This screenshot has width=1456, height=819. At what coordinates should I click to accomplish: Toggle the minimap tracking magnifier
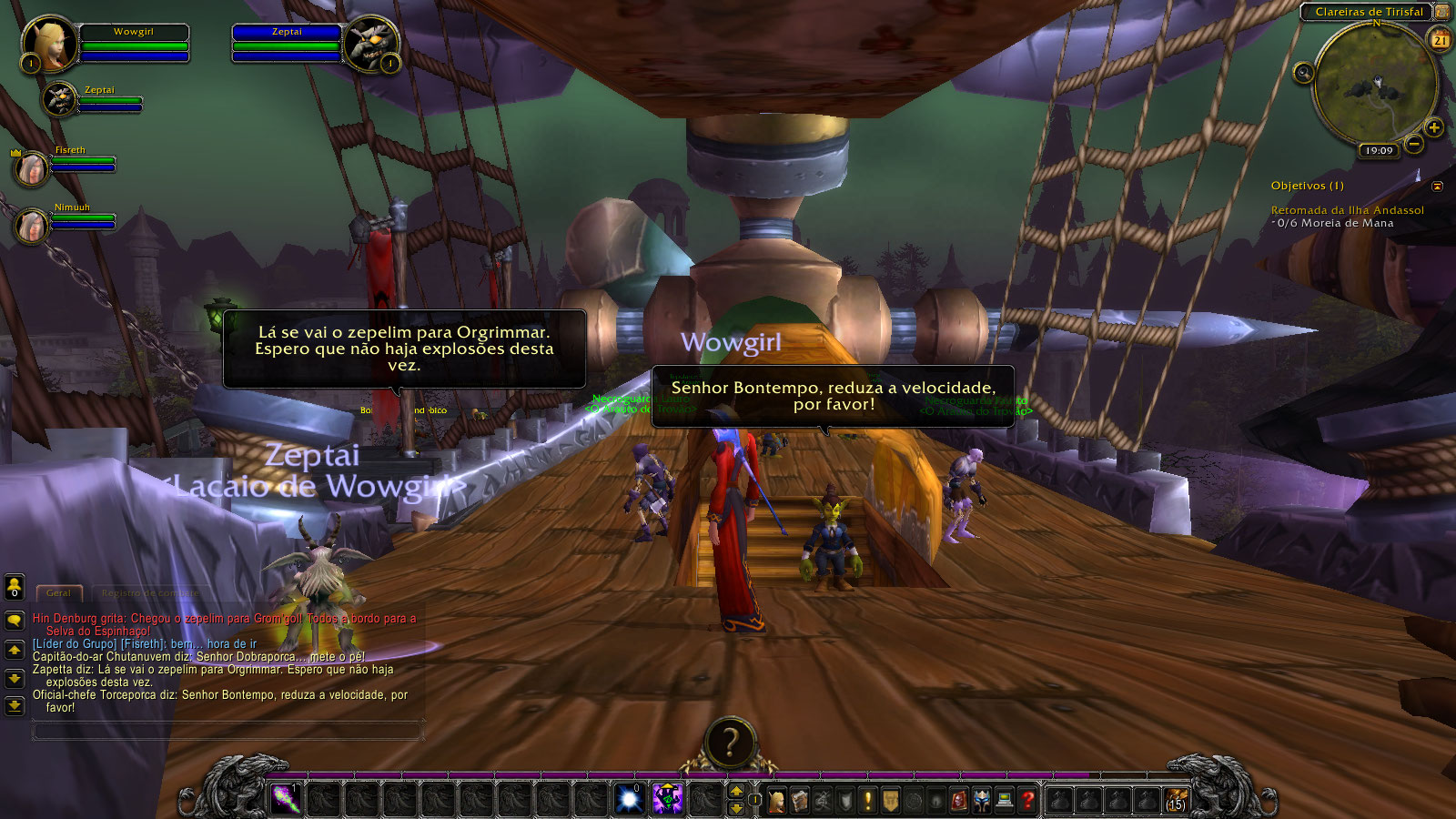click(1303, 72)
